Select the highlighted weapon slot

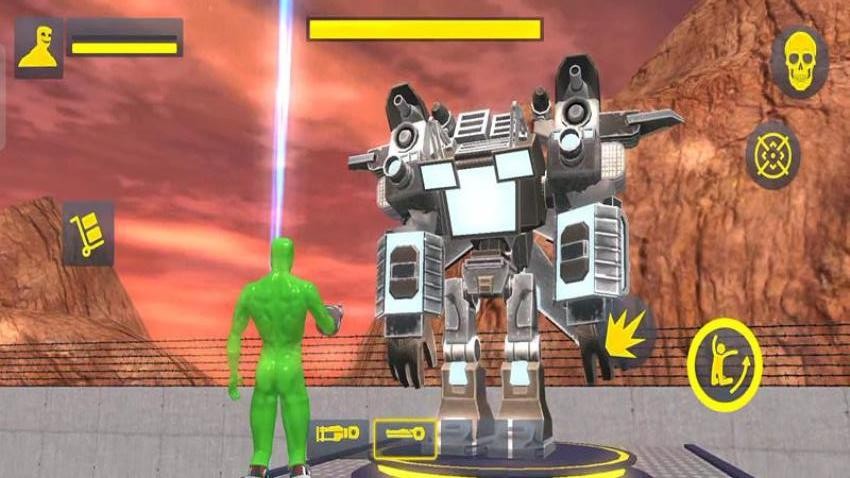[404, 437]
